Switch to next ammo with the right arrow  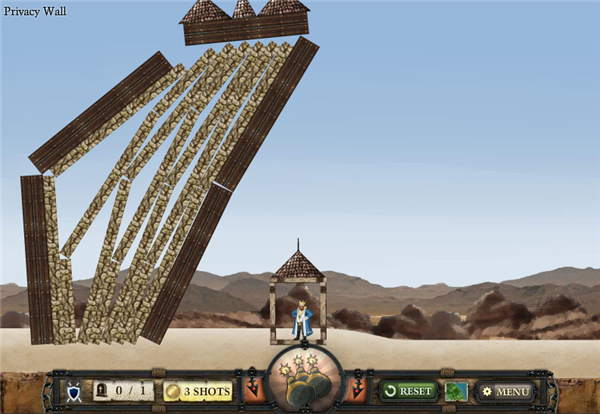[357, 389]
